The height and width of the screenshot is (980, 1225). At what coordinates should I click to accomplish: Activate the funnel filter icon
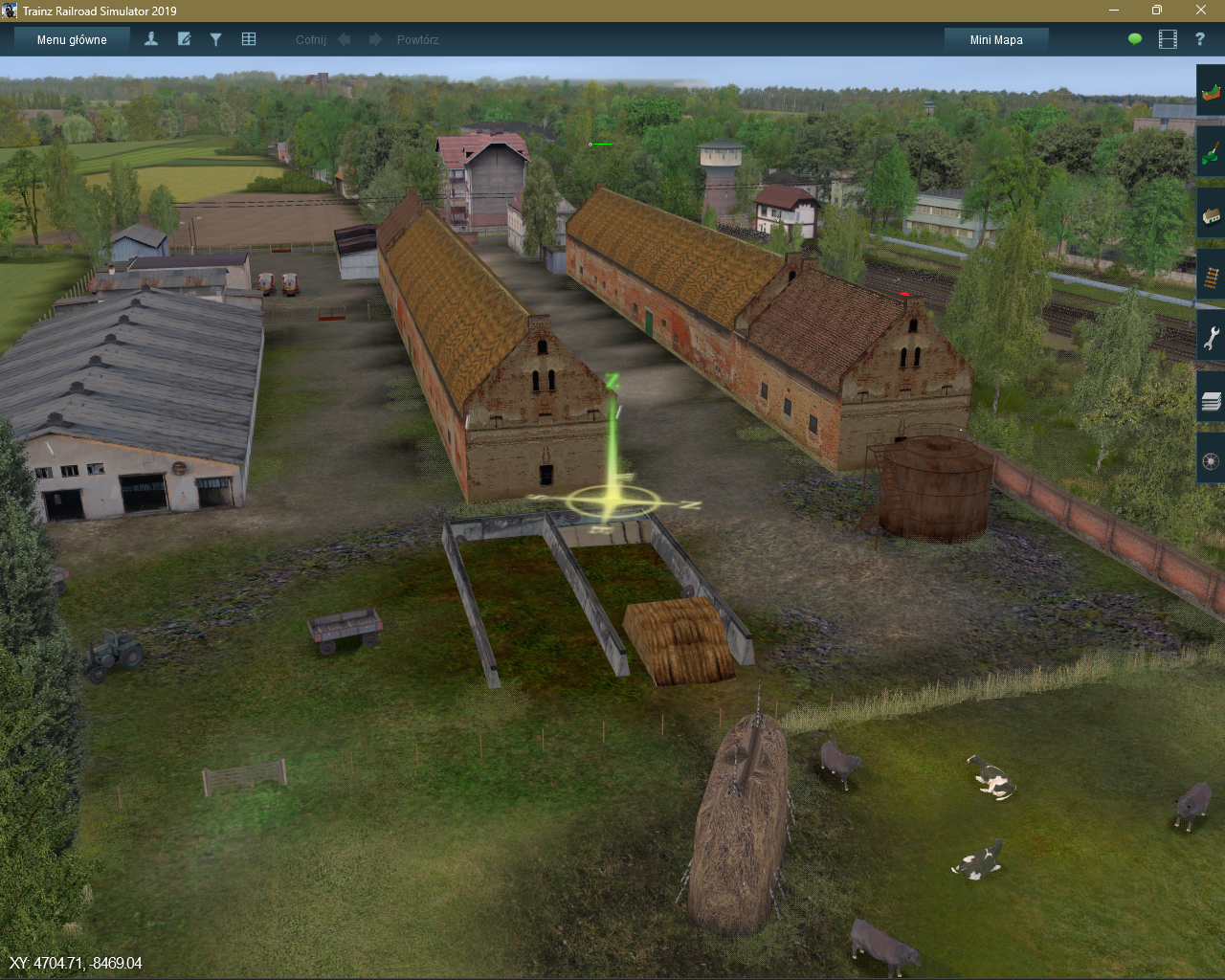216,39
